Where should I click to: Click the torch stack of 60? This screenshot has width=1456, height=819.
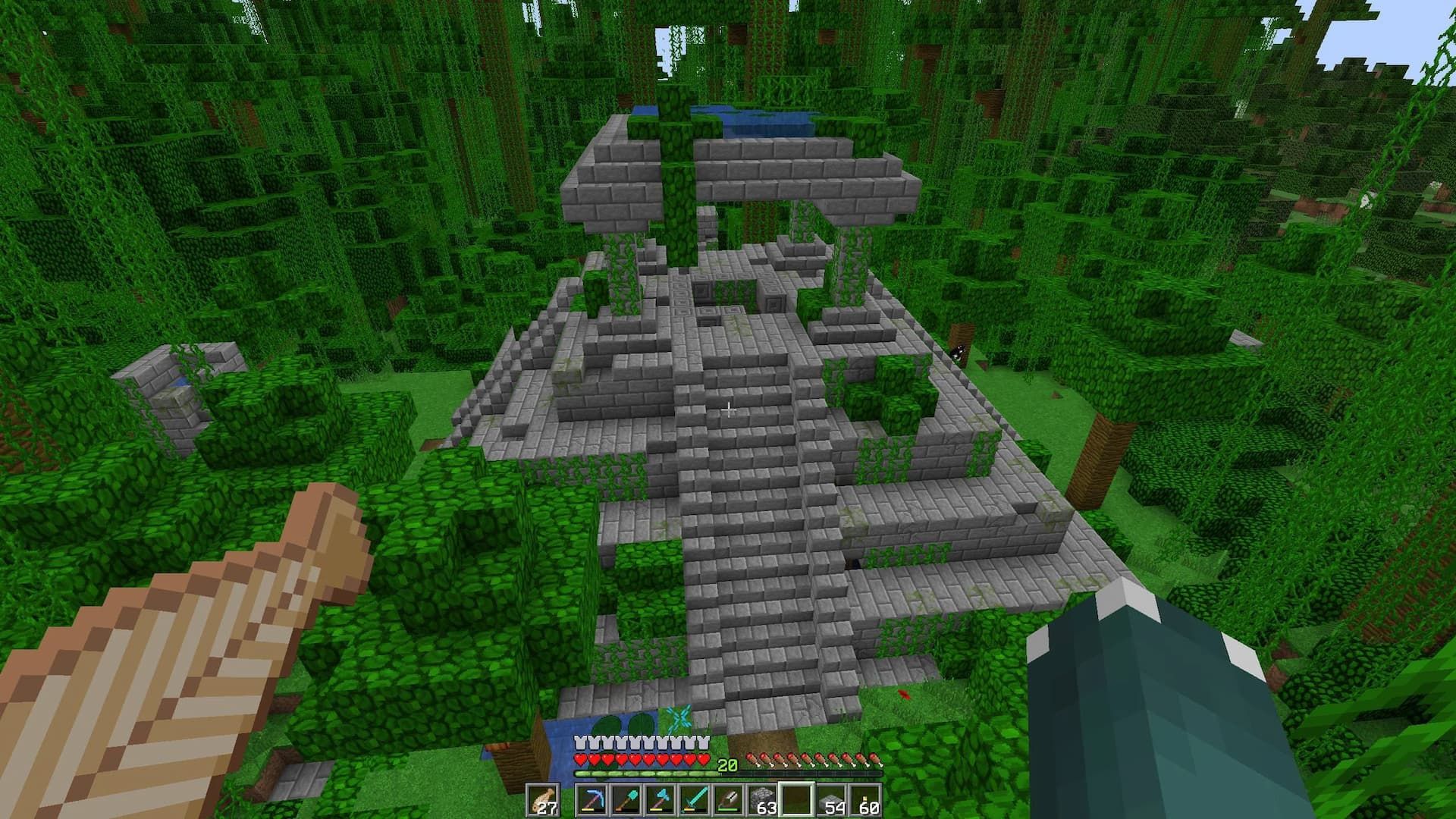pos(864,798)
